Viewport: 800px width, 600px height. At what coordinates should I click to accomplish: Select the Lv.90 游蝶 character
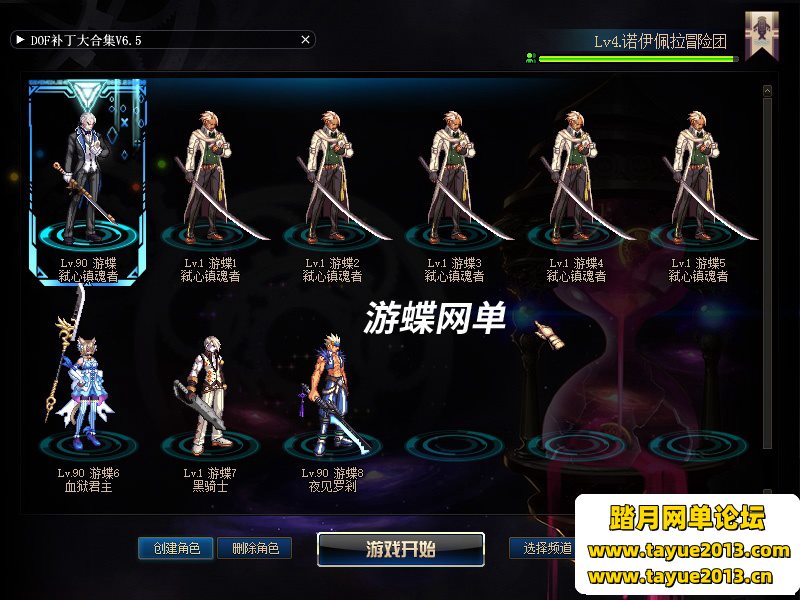click(88, 180)
